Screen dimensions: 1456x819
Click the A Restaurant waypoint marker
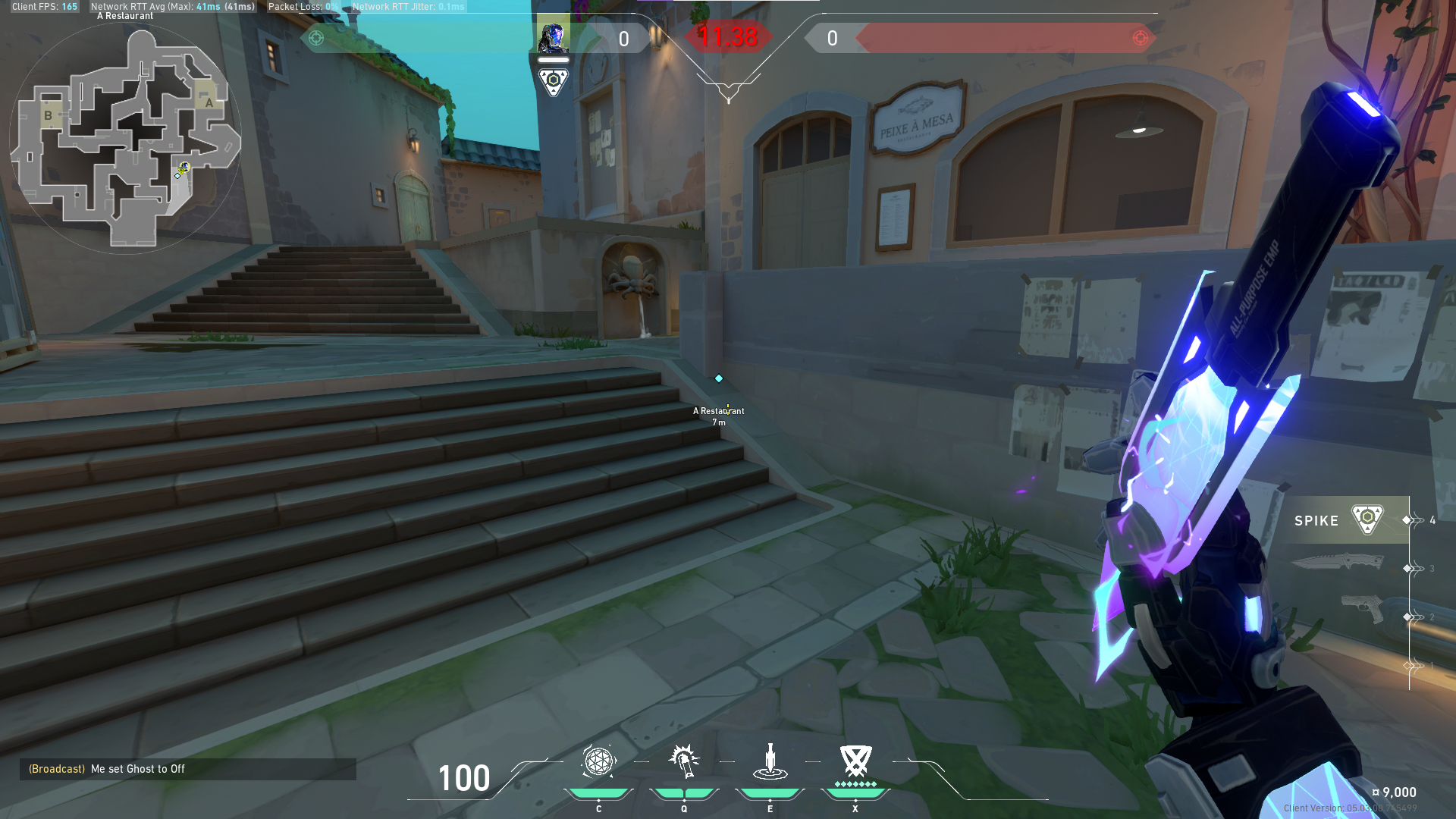718,378
